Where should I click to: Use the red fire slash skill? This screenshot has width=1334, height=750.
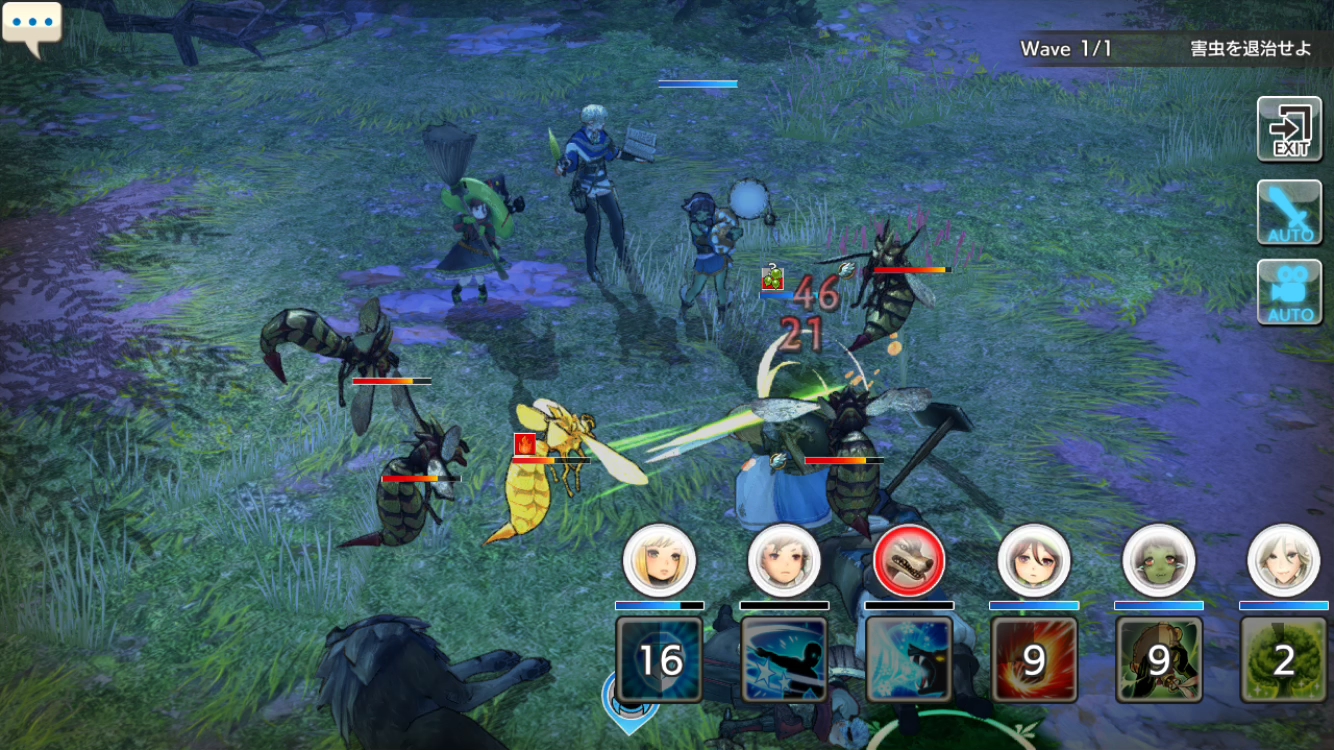point(1034,659)
